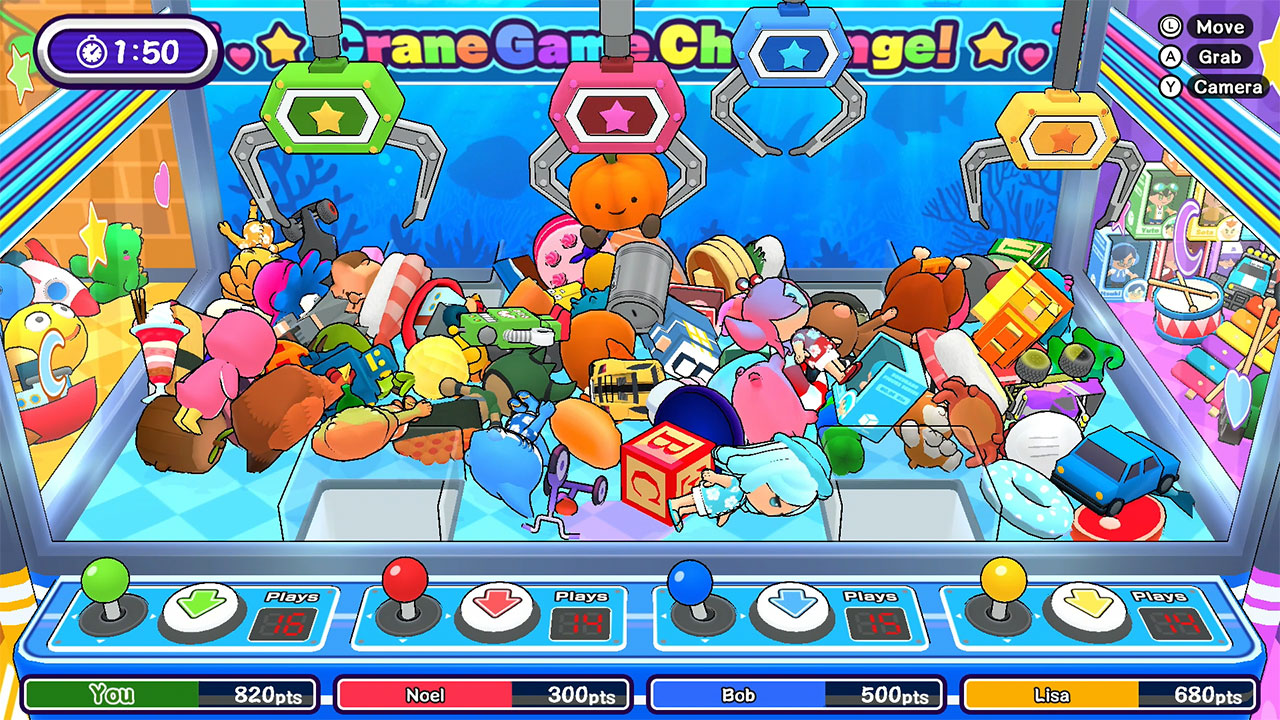1280x720 pixels.
Task: Select Lisa's score panel
Action: point(1110,692)
